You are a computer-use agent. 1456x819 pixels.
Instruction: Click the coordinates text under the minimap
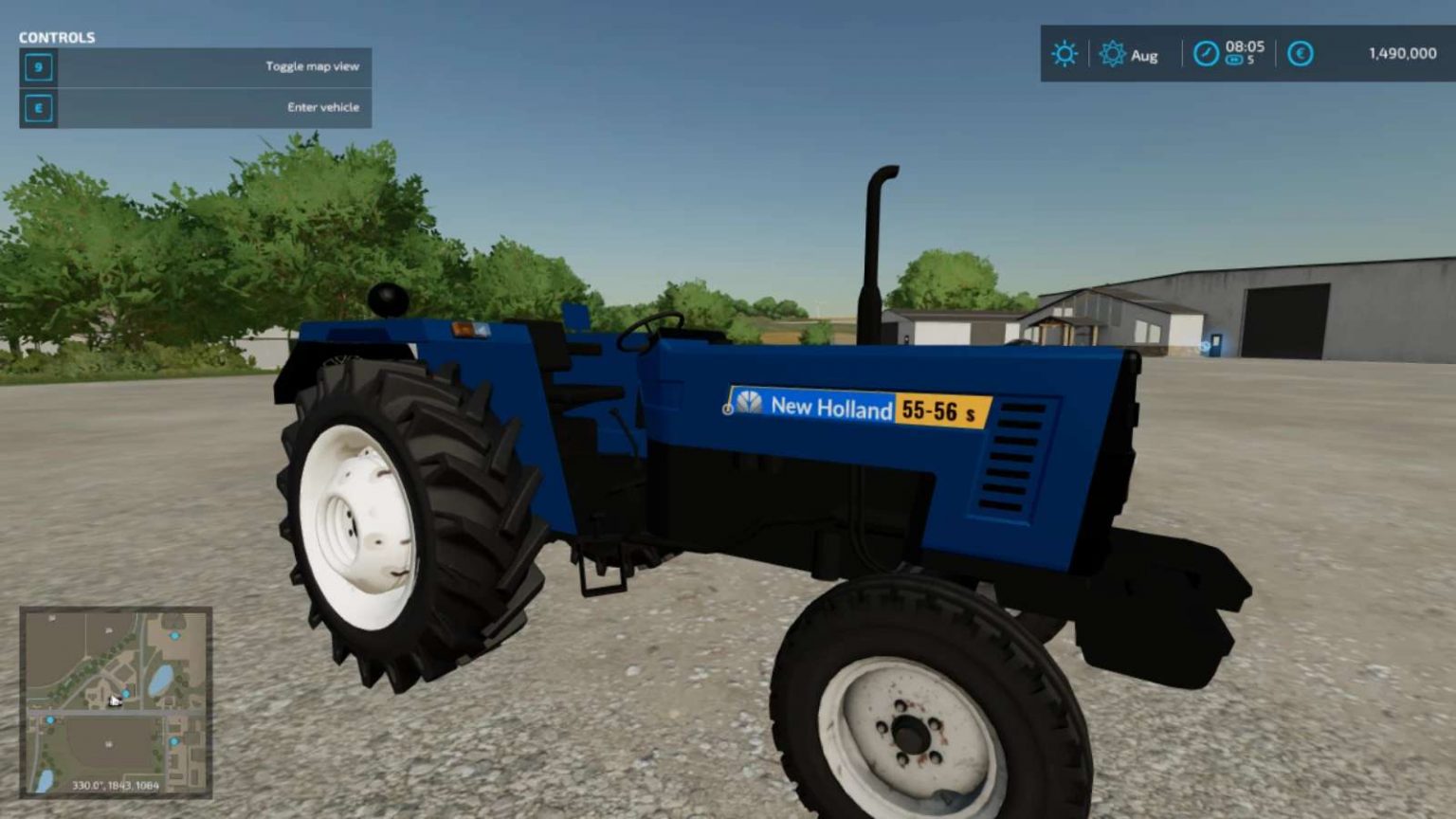(116, 785)
